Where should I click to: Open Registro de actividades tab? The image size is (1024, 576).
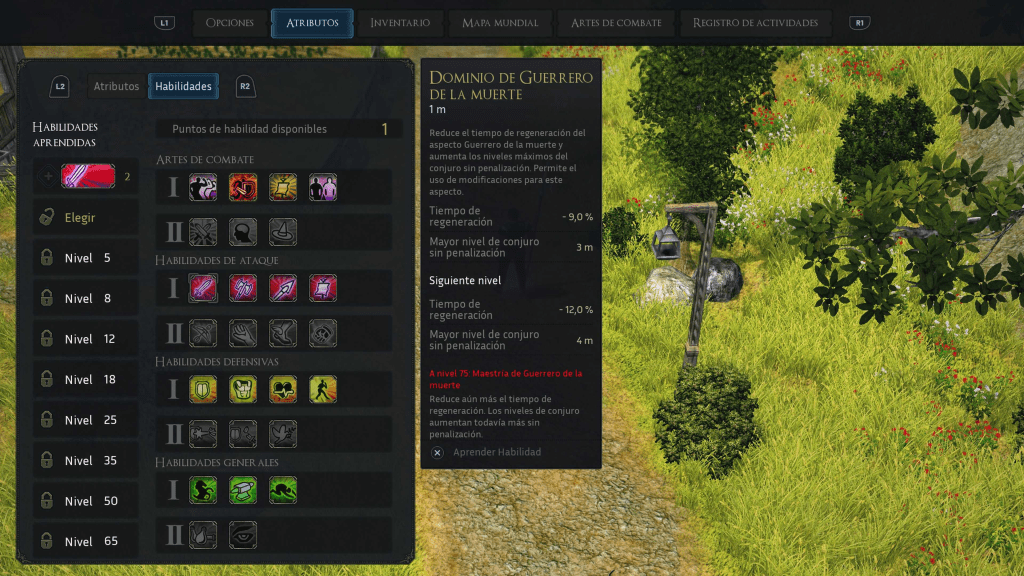[x=755, y=23]
